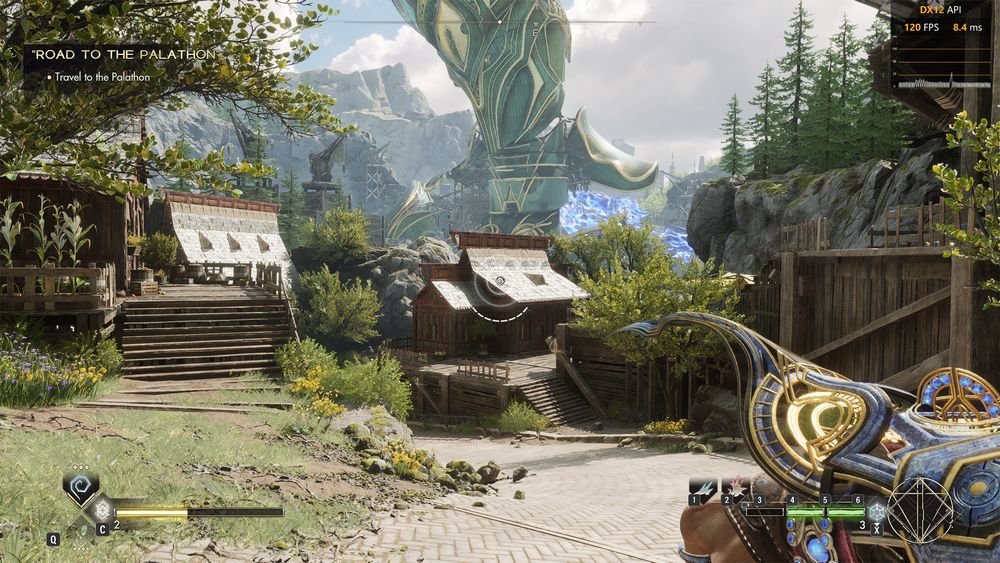Choose the blue shard spell in slot 1
Image resolution: width=1000 pixels, height=563 pixels.
704,486
